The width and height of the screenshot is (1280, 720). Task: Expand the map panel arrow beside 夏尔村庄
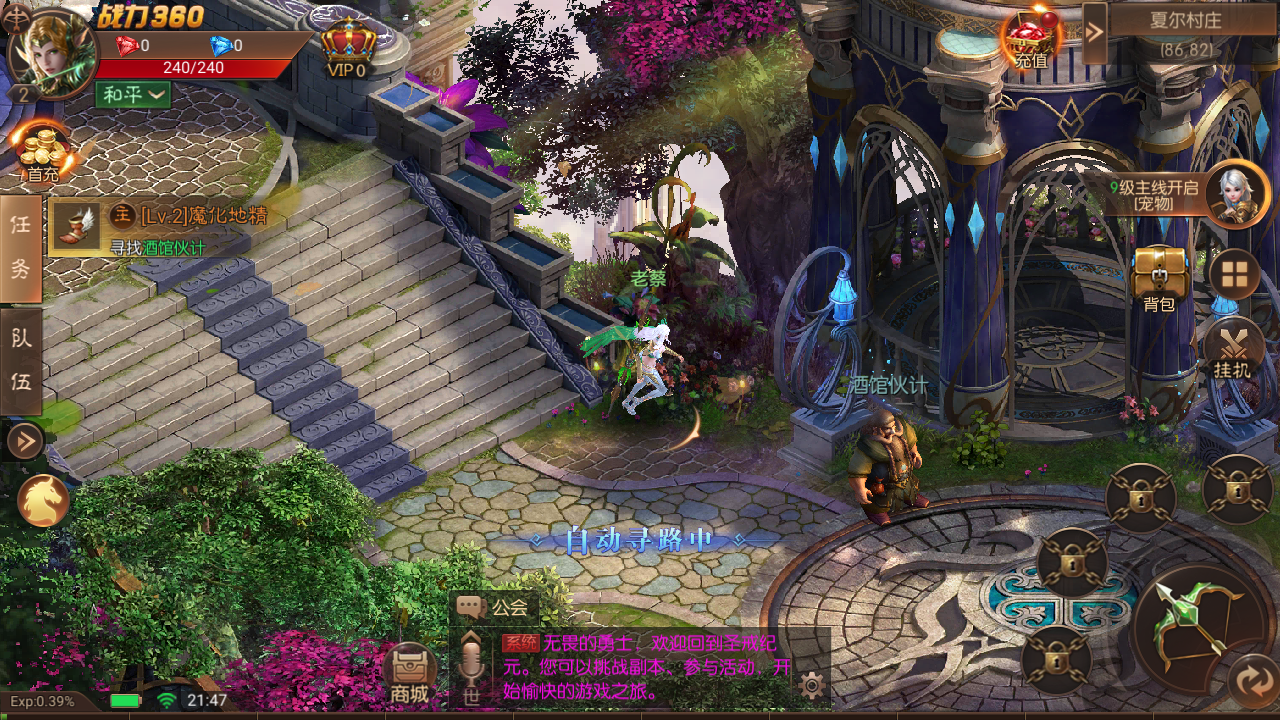tap(1095, 31)
